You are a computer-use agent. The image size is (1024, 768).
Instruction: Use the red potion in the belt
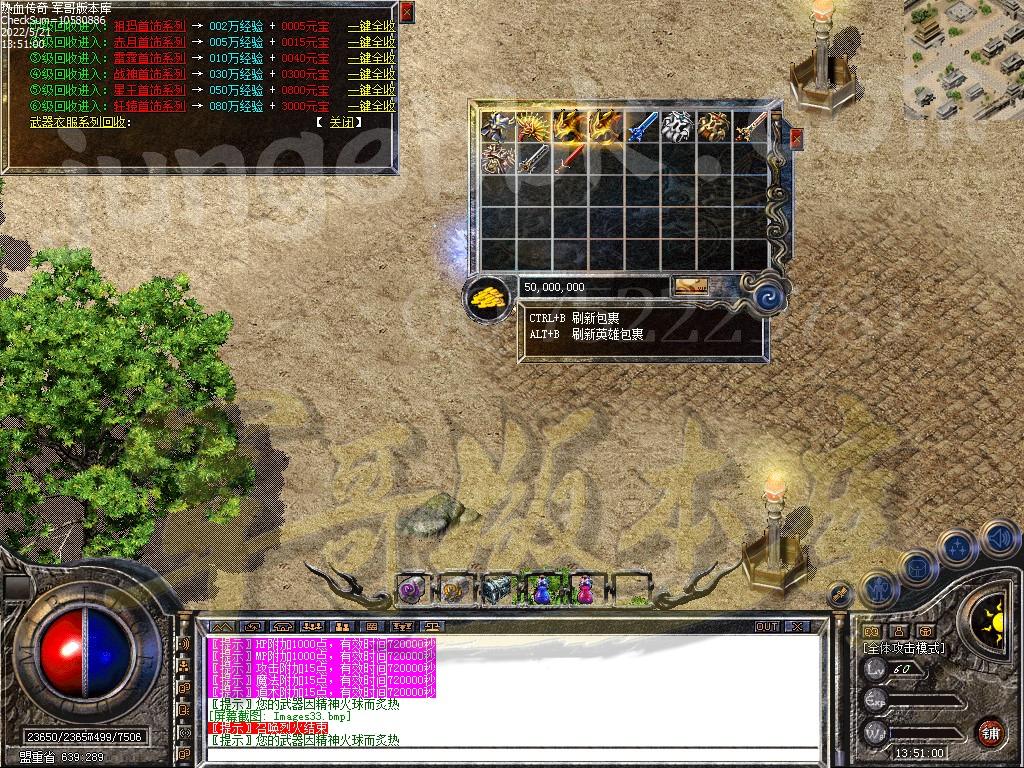click(583, 591)
